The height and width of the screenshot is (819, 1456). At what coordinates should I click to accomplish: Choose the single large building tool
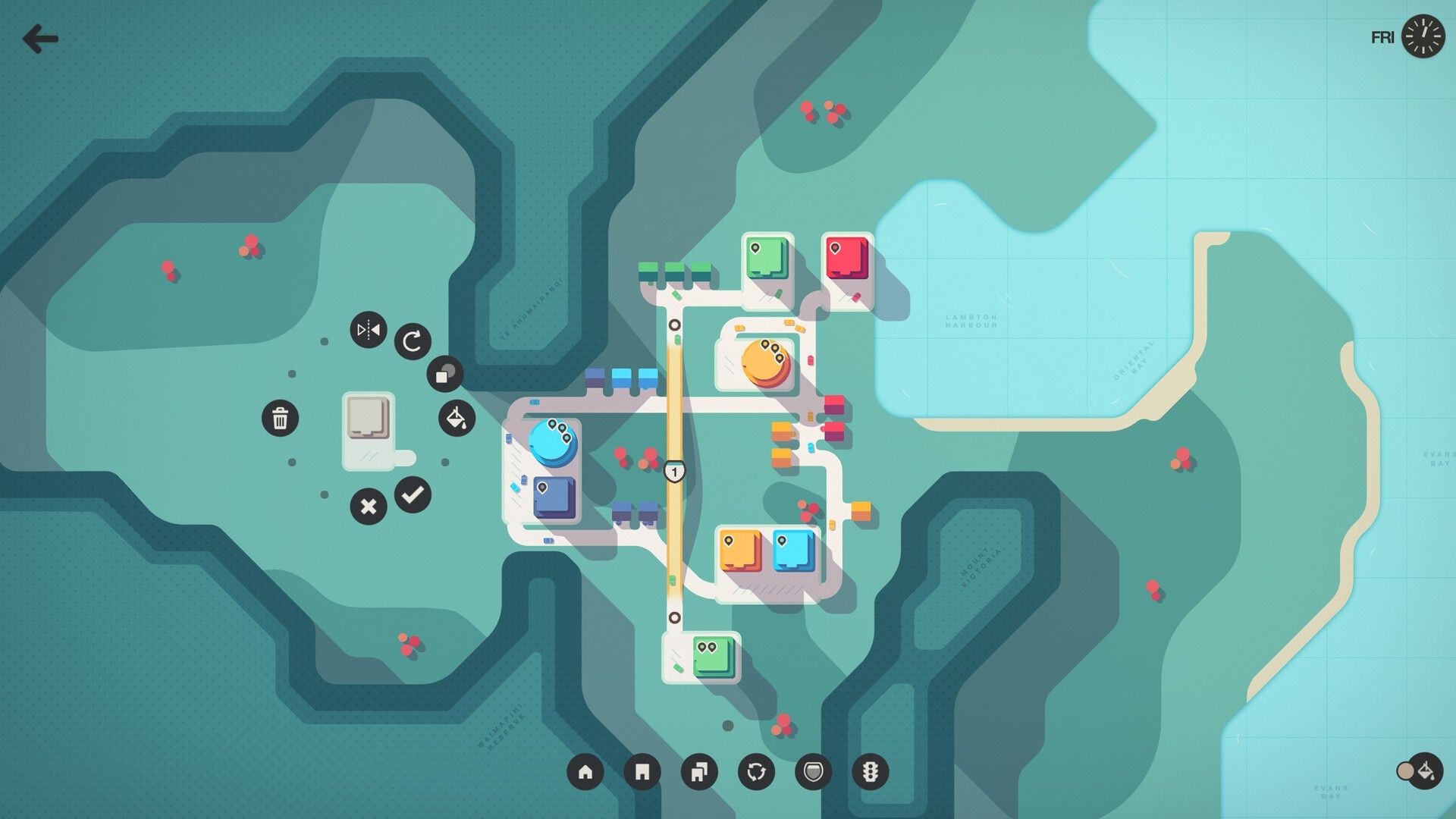point(642,772)
